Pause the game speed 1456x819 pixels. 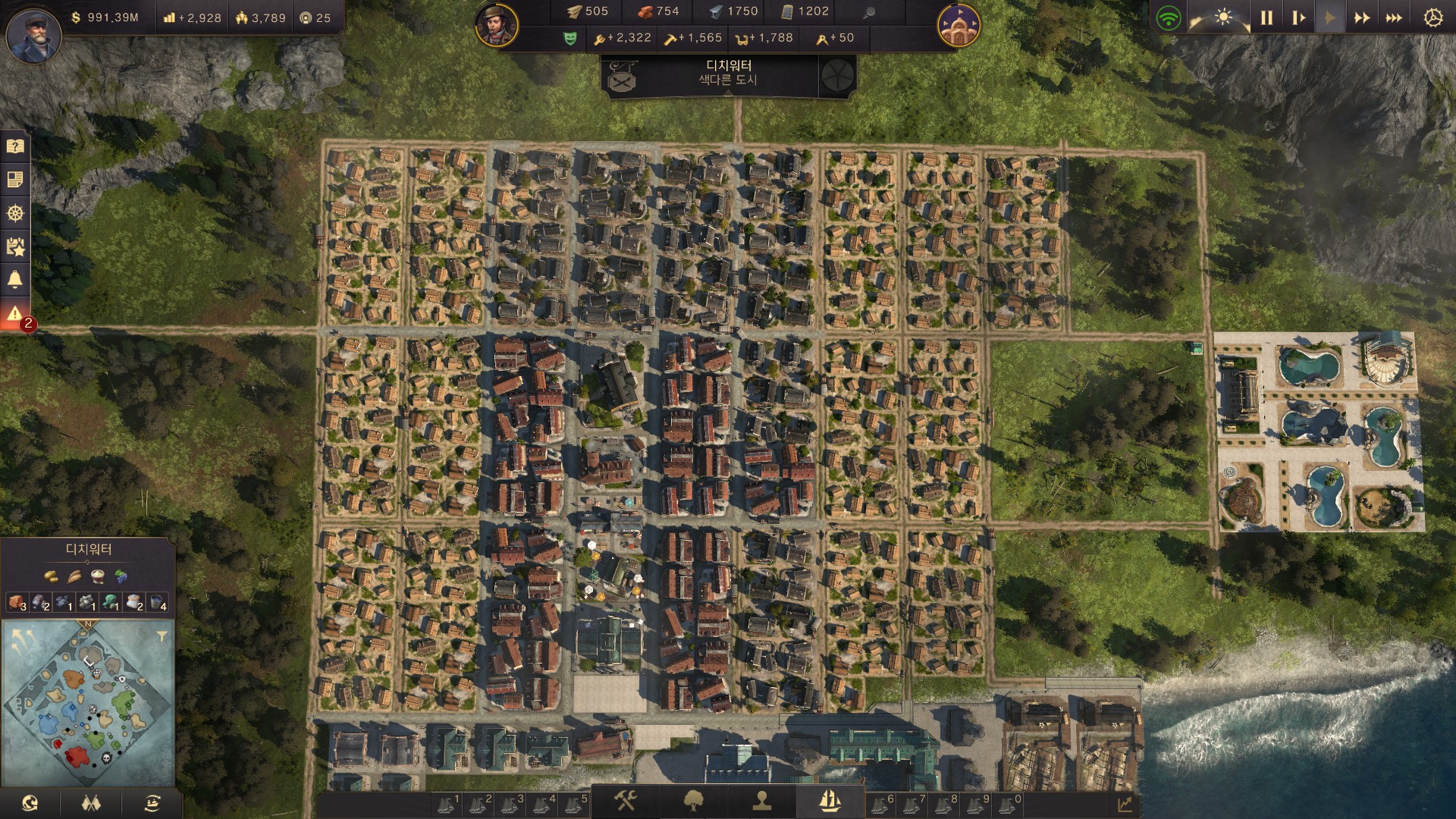coord(1266,17)
